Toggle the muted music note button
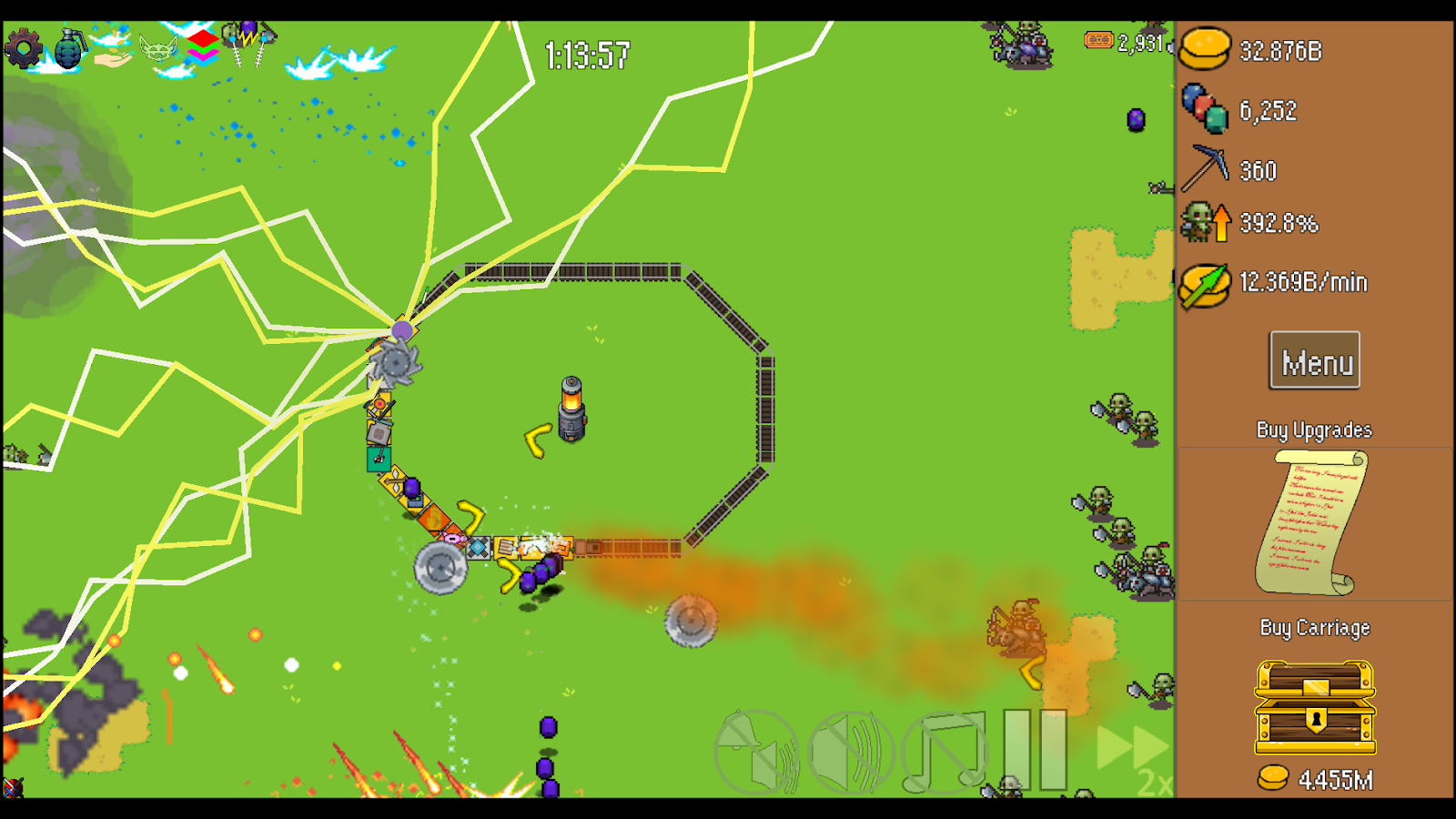This screenshot has height=819, width=1456. (945, 752)
